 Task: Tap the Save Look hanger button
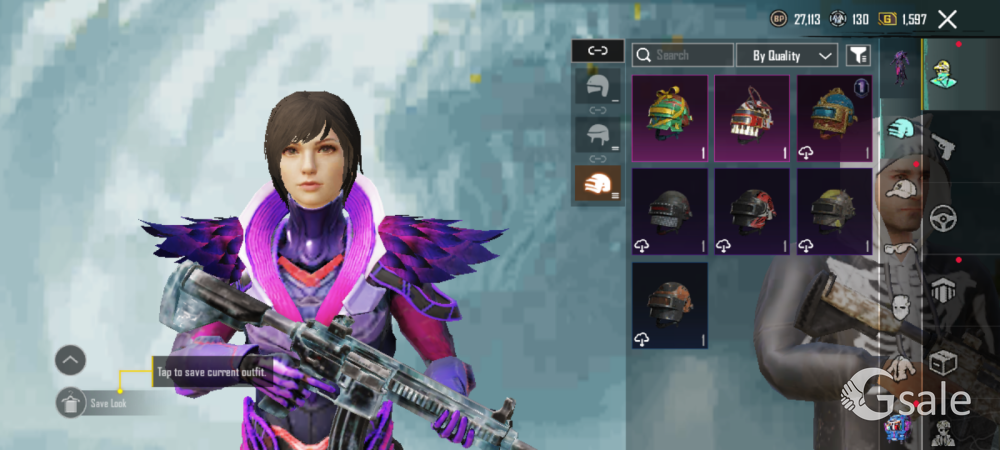(71, 402)
